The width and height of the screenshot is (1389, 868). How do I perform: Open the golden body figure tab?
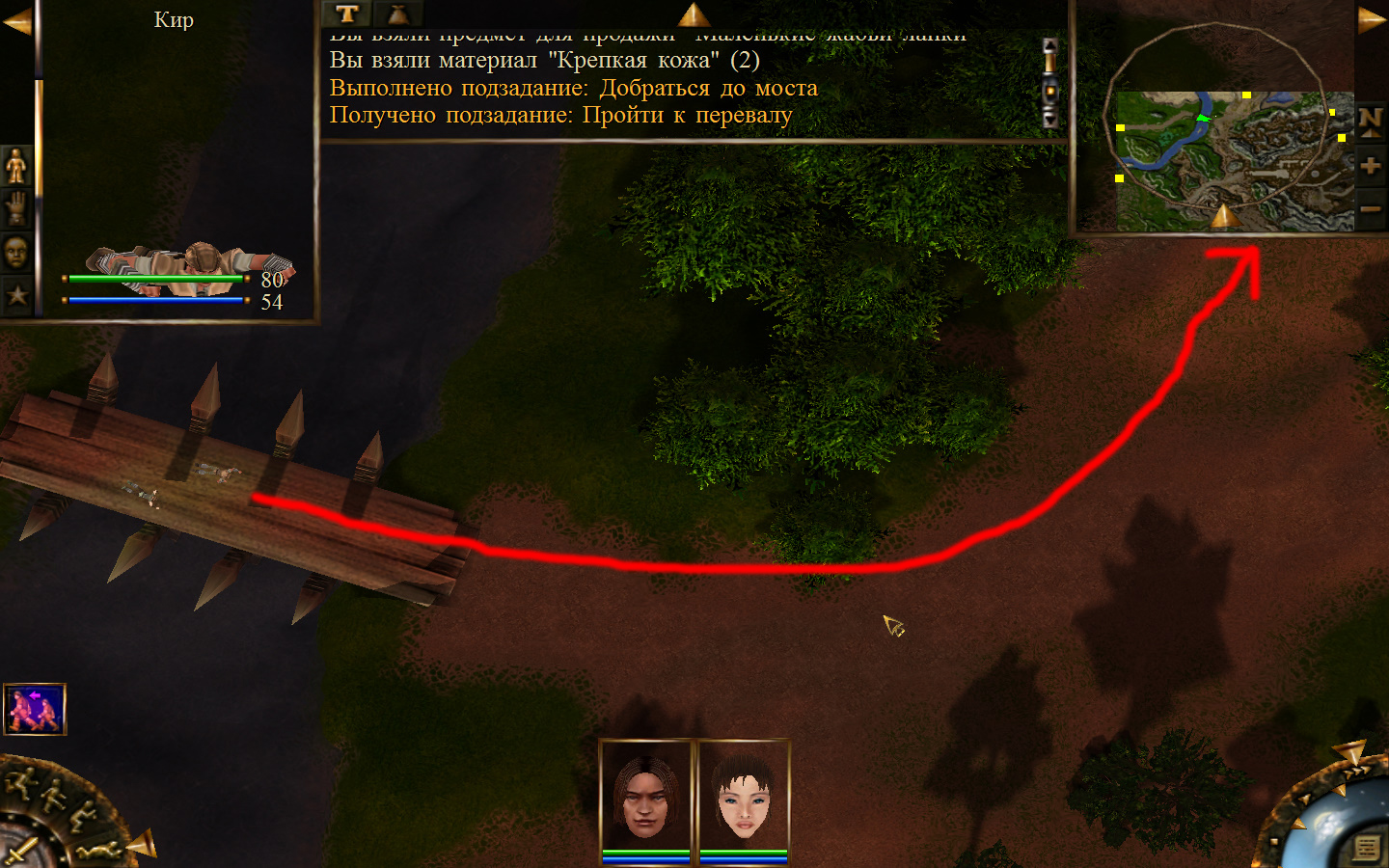(16, 166)
